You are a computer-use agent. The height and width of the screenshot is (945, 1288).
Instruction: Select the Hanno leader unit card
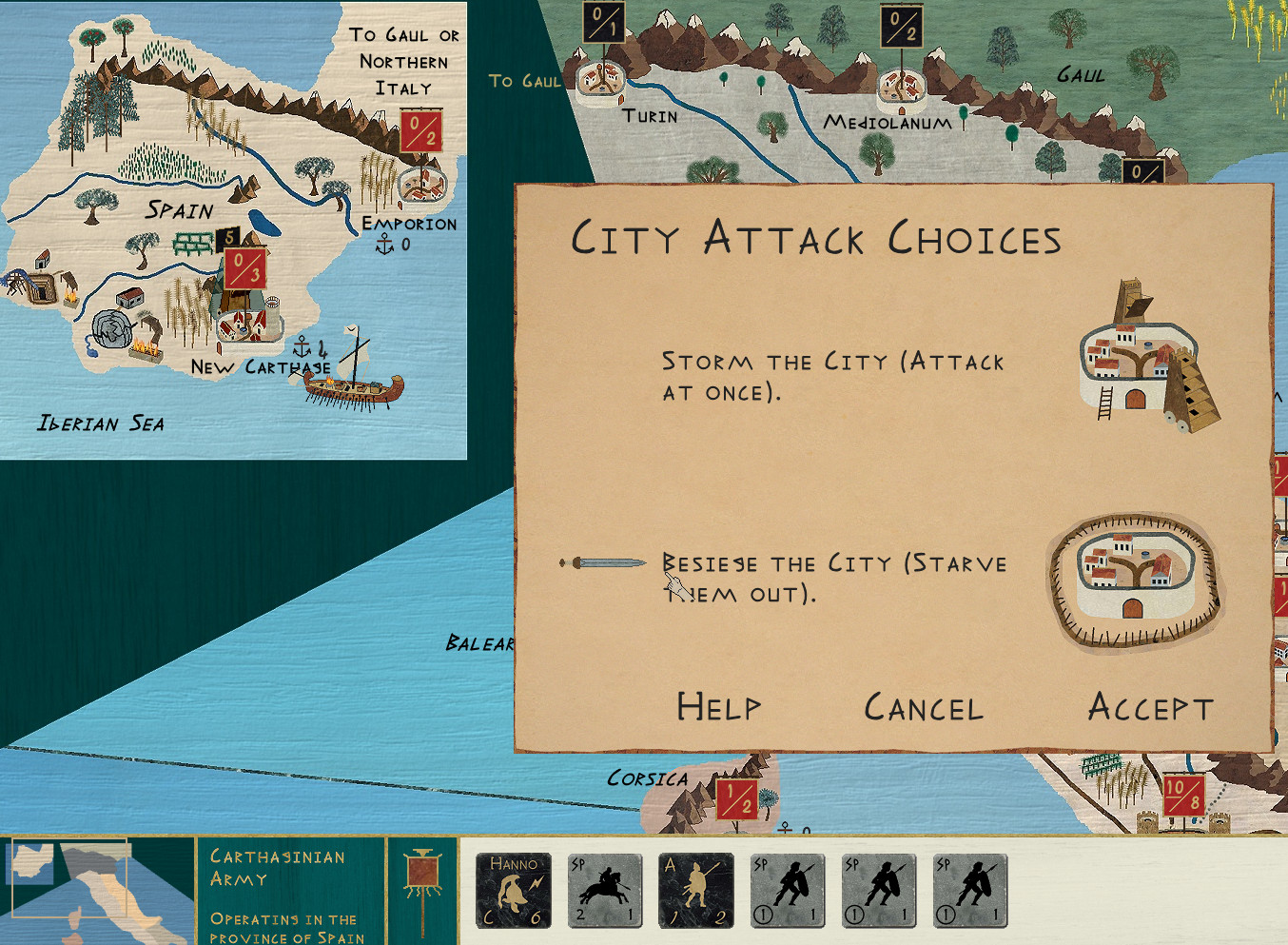pos(514,891)
